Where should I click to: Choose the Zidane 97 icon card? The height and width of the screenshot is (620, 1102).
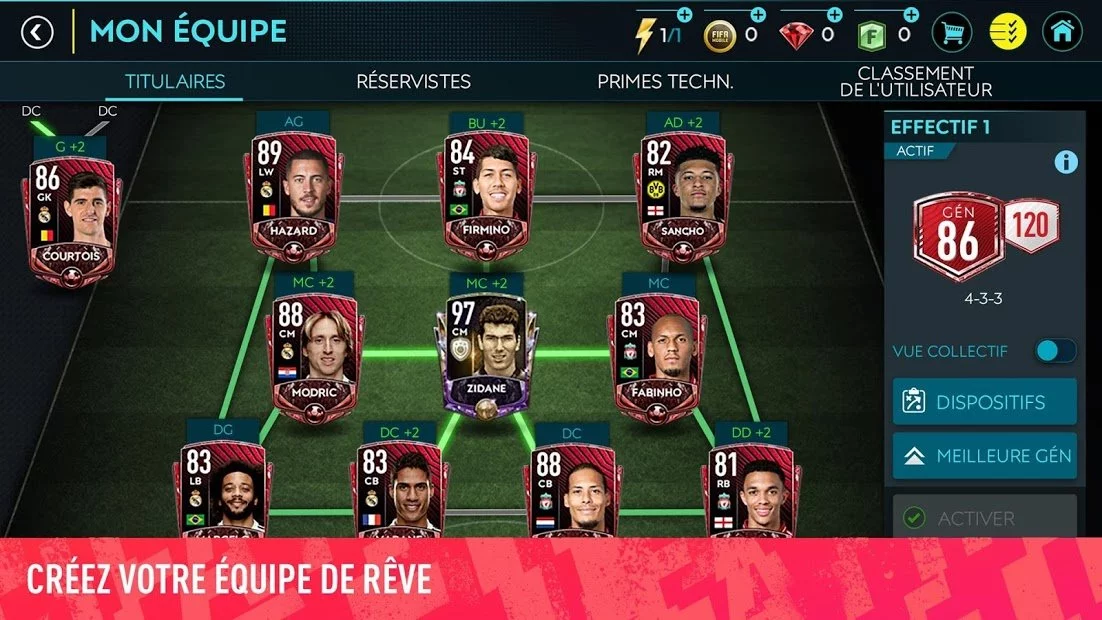488,350
